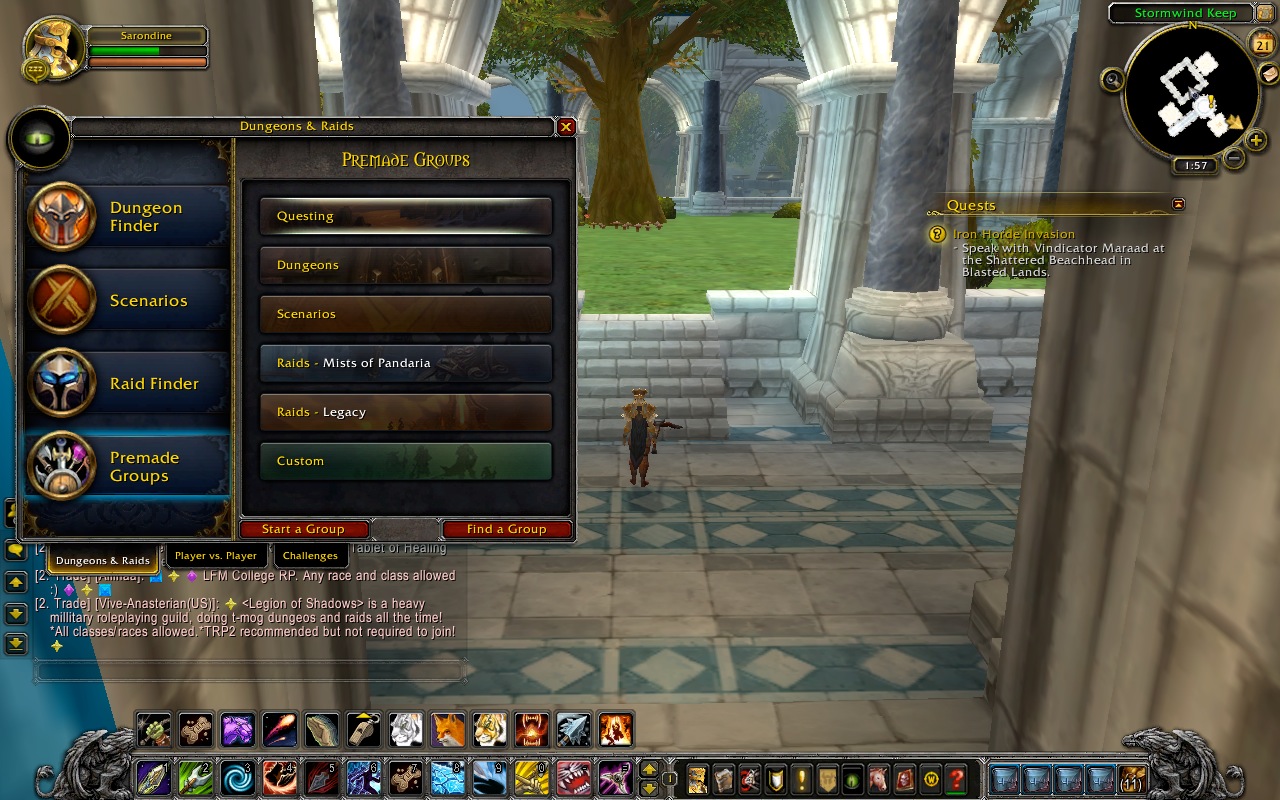
Task: Choose the Raids - Legacy category
Action: 405,412
